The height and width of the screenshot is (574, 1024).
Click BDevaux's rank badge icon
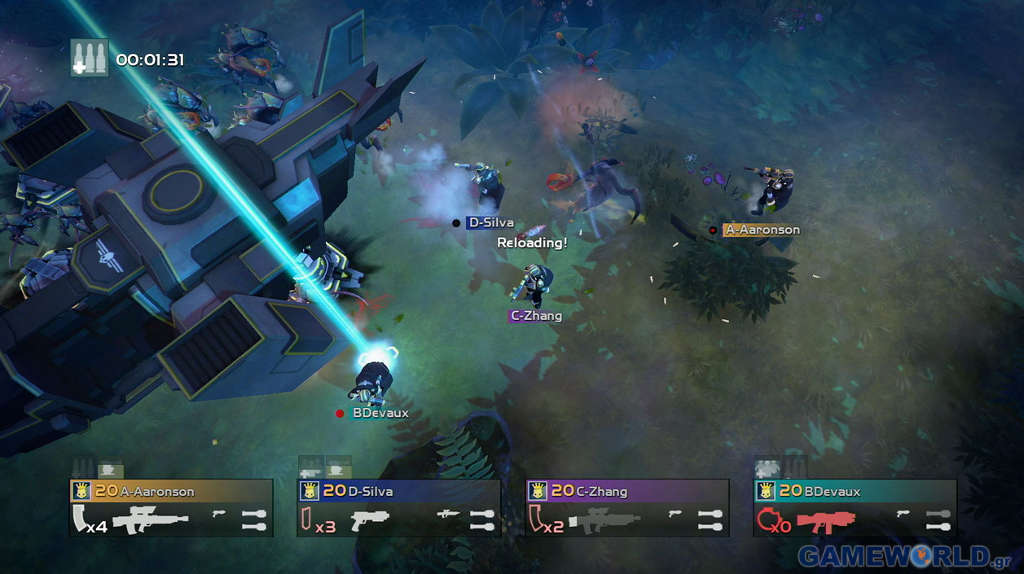(x=765, y=491)
